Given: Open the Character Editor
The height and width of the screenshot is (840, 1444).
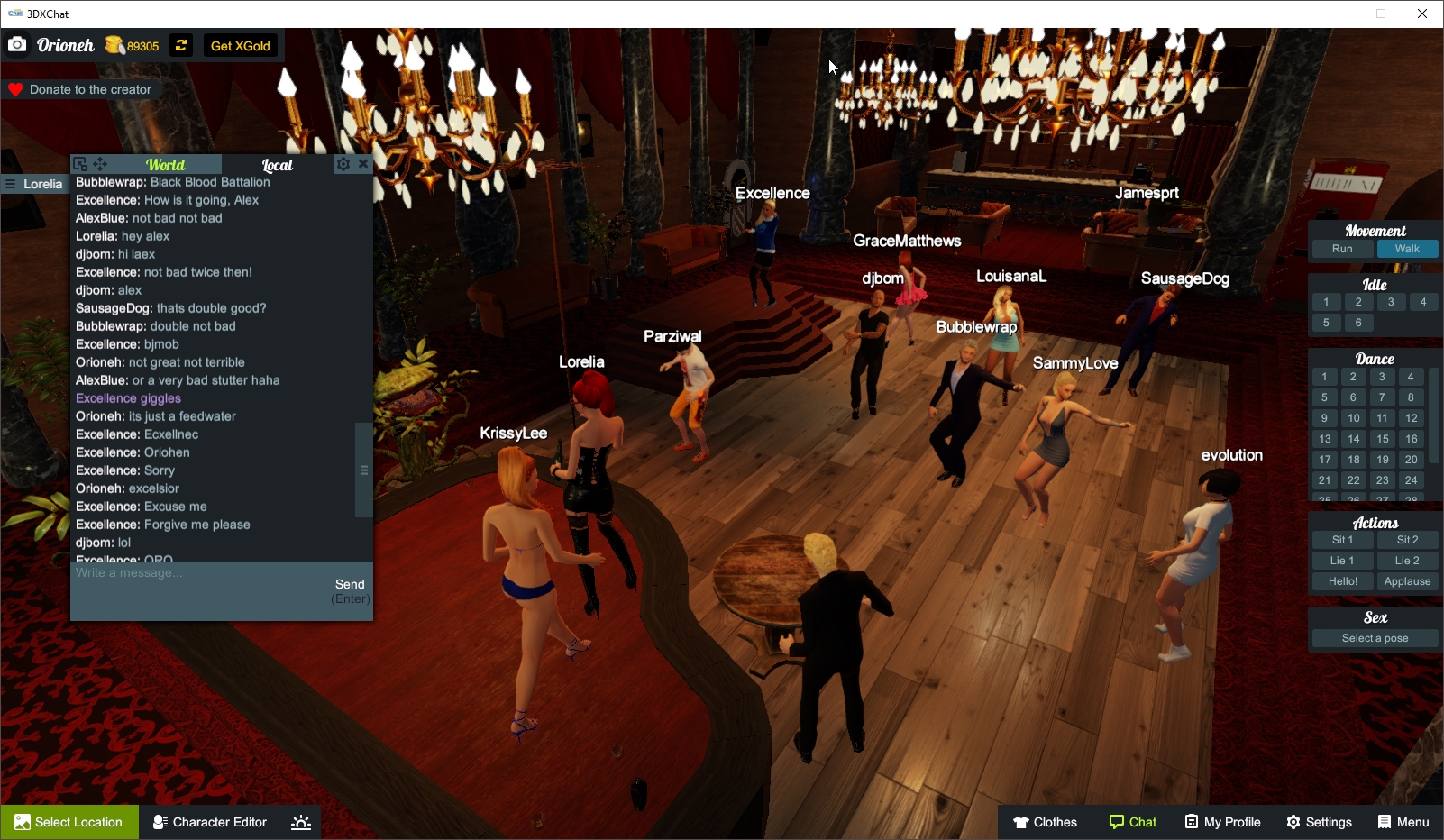Looking at the screenshot, I should click(209, 822).
